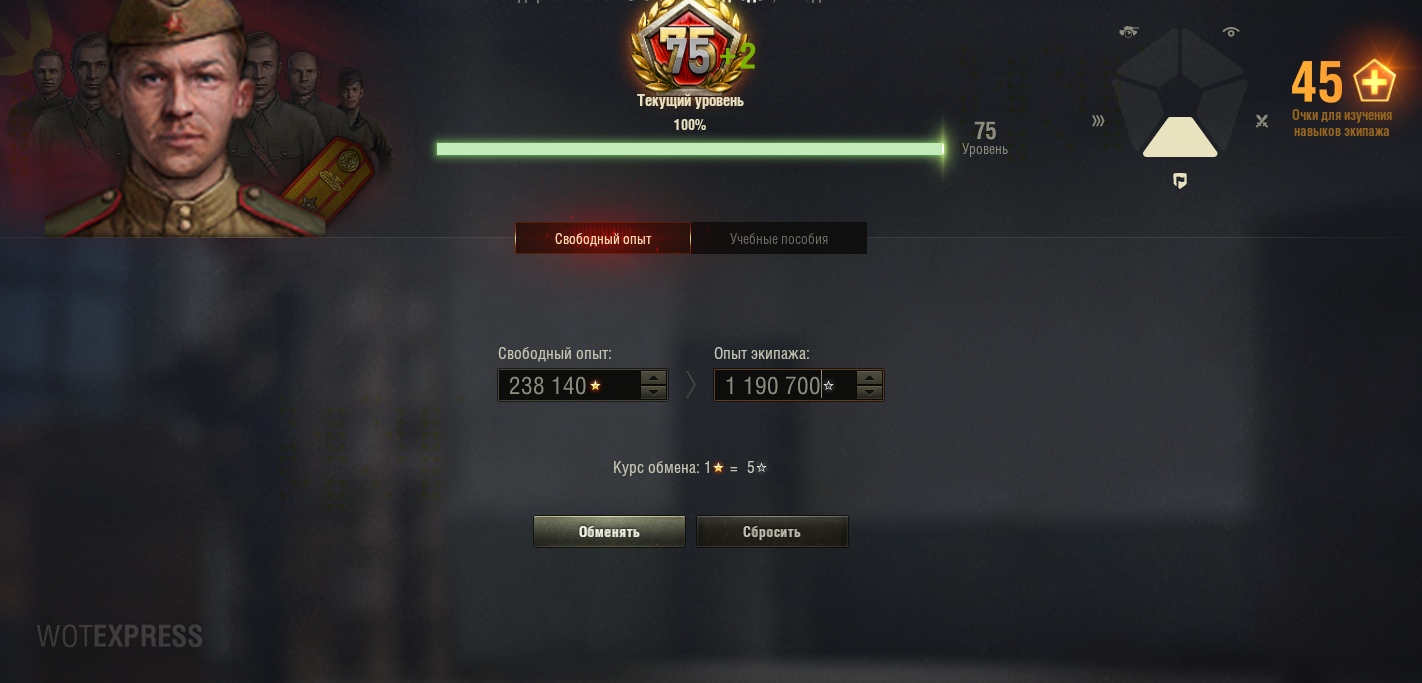Lower crew experience with the down arrow
The image size is (1422, 683).
click(870, 393)
